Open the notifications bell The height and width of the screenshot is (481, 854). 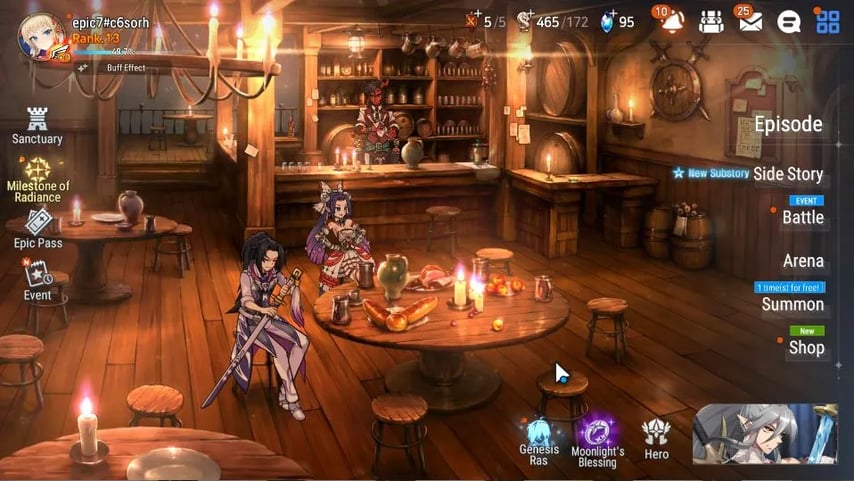coord(668,21)
